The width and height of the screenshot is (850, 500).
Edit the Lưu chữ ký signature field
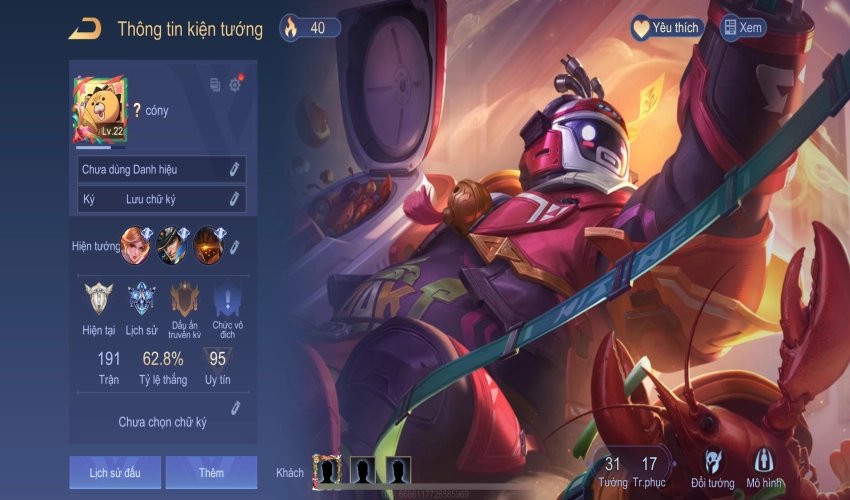234,199
